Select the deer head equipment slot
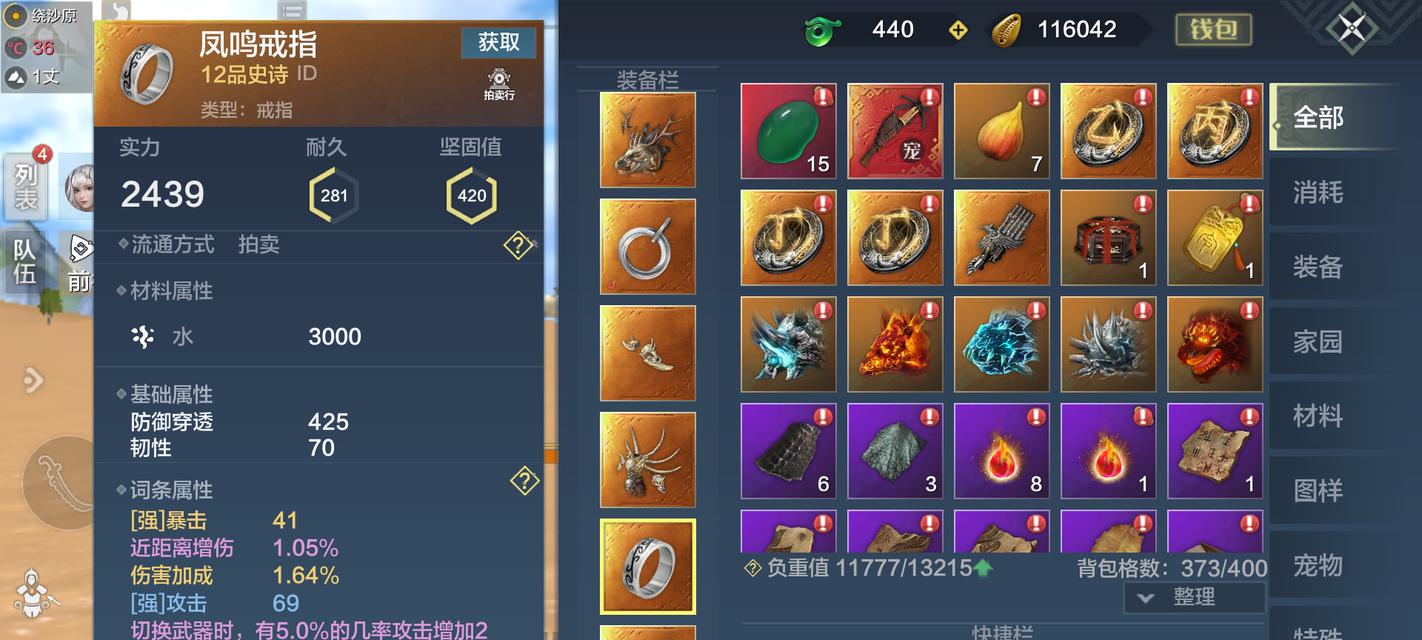 pos(647,140)
